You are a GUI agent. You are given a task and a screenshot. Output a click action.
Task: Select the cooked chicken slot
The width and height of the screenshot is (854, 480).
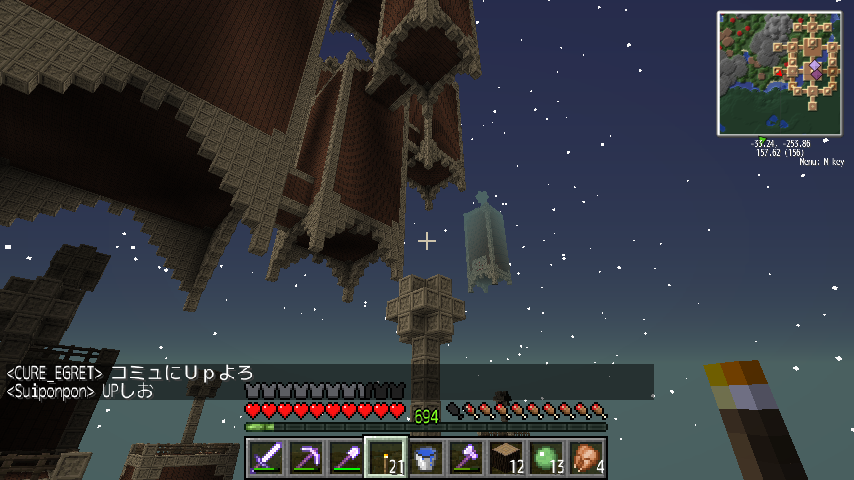586,458
